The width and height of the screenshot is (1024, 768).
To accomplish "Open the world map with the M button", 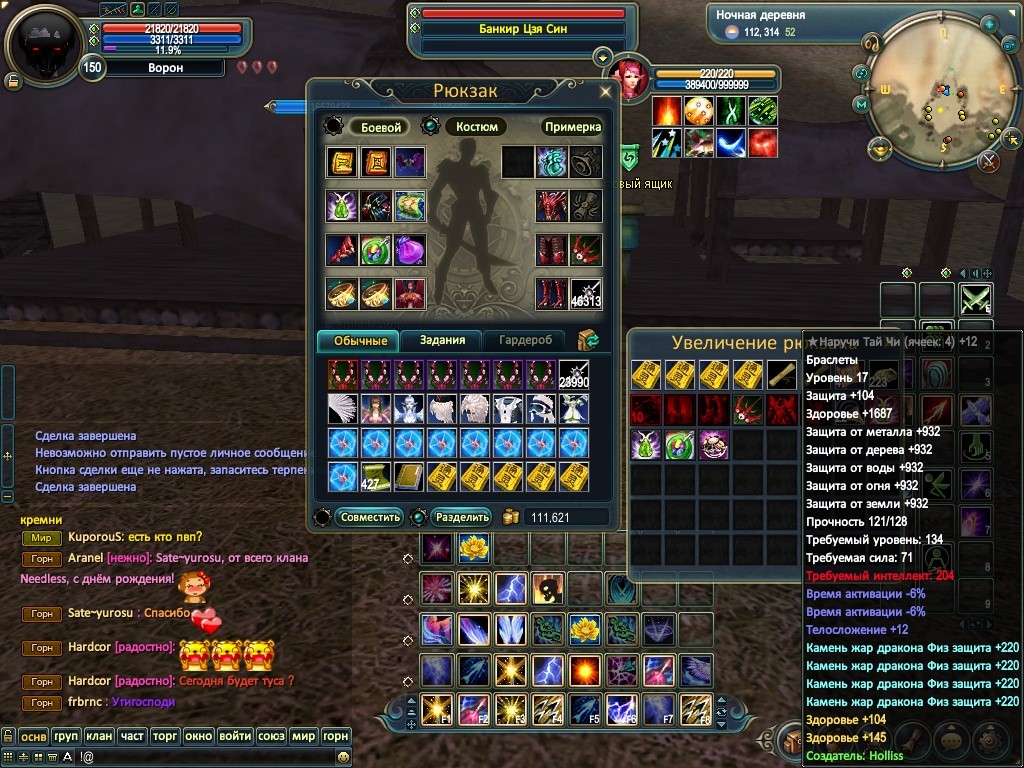I will click(x=861, y=104).
